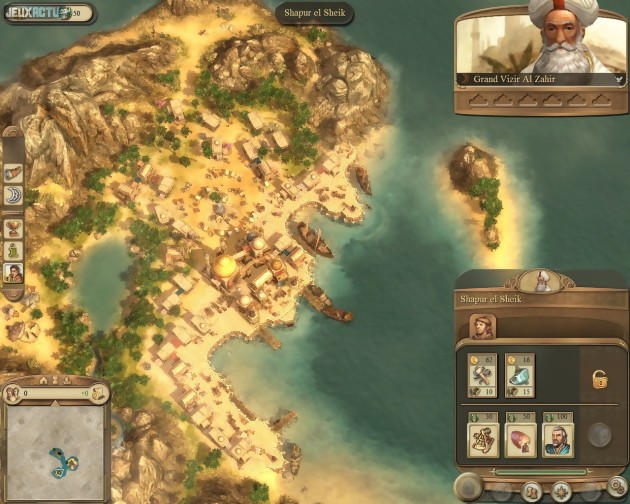
Task: Click the two figures diplomacy button
Action: coord(532,491)
